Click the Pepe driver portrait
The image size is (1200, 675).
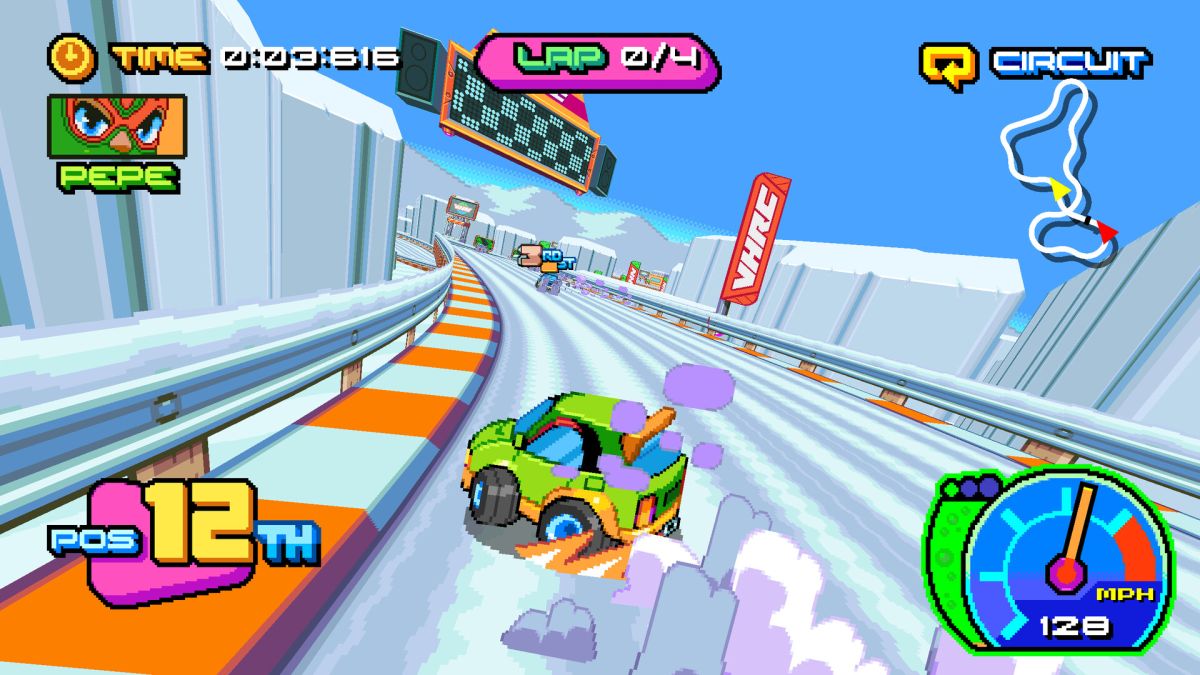[116, 125]
